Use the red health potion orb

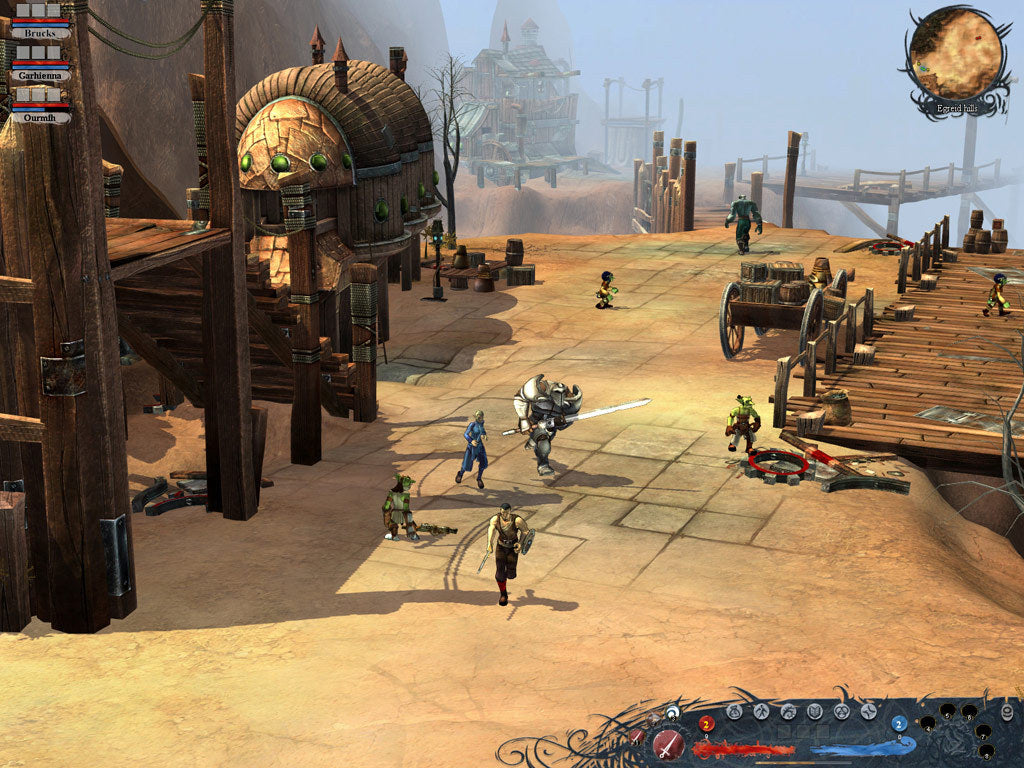705,724
